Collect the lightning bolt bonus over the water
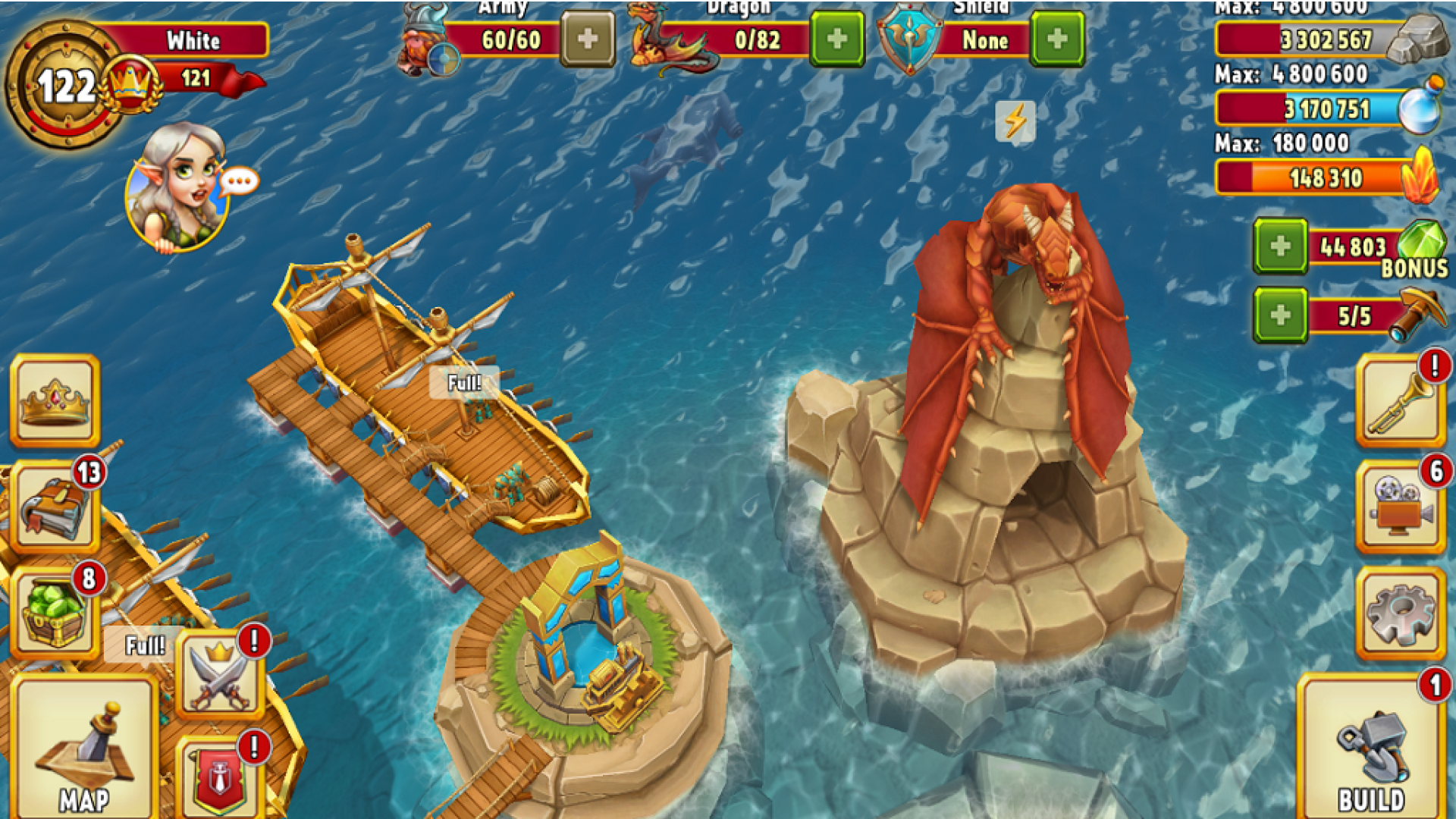The height and width of the screenshot is (819, 1456). point(1016,121)
